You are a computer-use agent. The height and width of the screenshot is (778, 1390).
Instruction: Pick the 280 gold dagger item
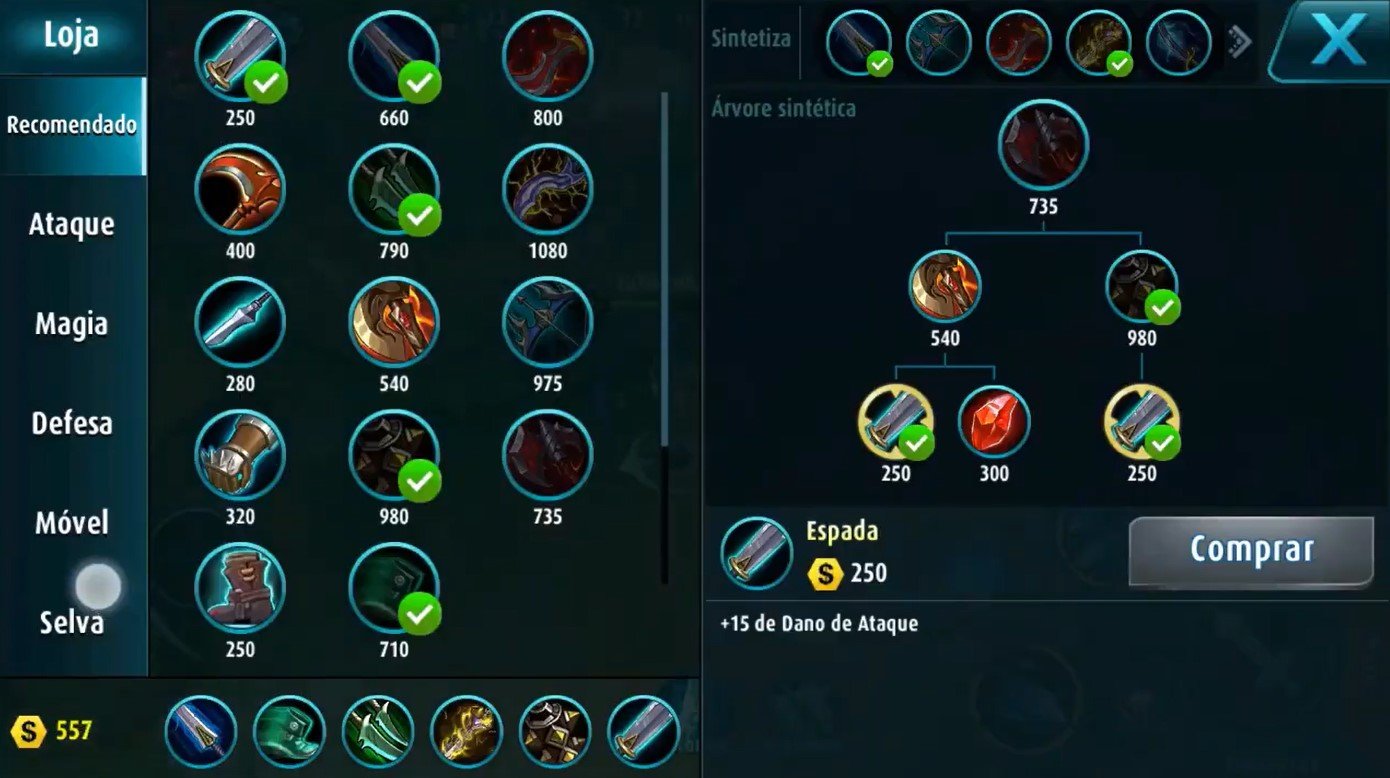(240, 322)
